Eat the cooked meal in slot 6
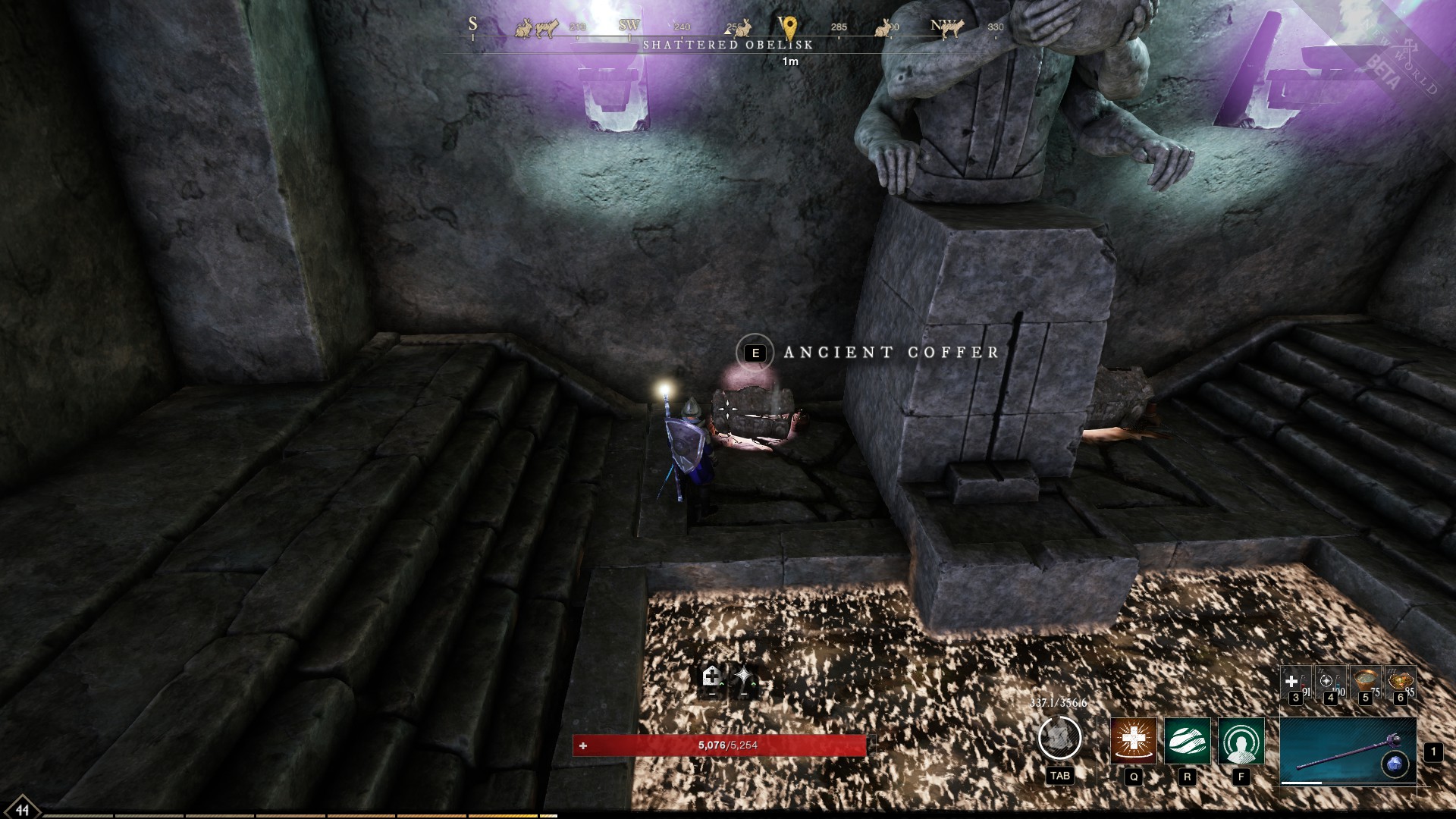The image size is (1456, 819). click(x=1401, y=679)
